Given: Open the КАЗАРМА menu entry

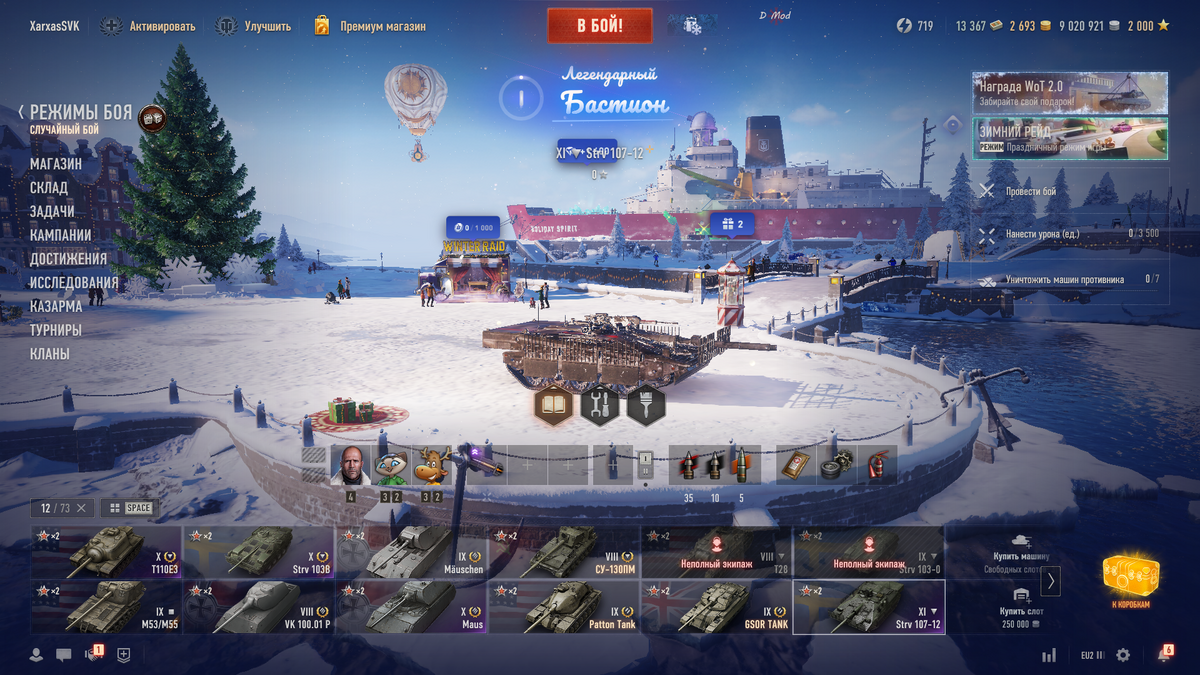Looking at the screenshot, I should point(56,306).
